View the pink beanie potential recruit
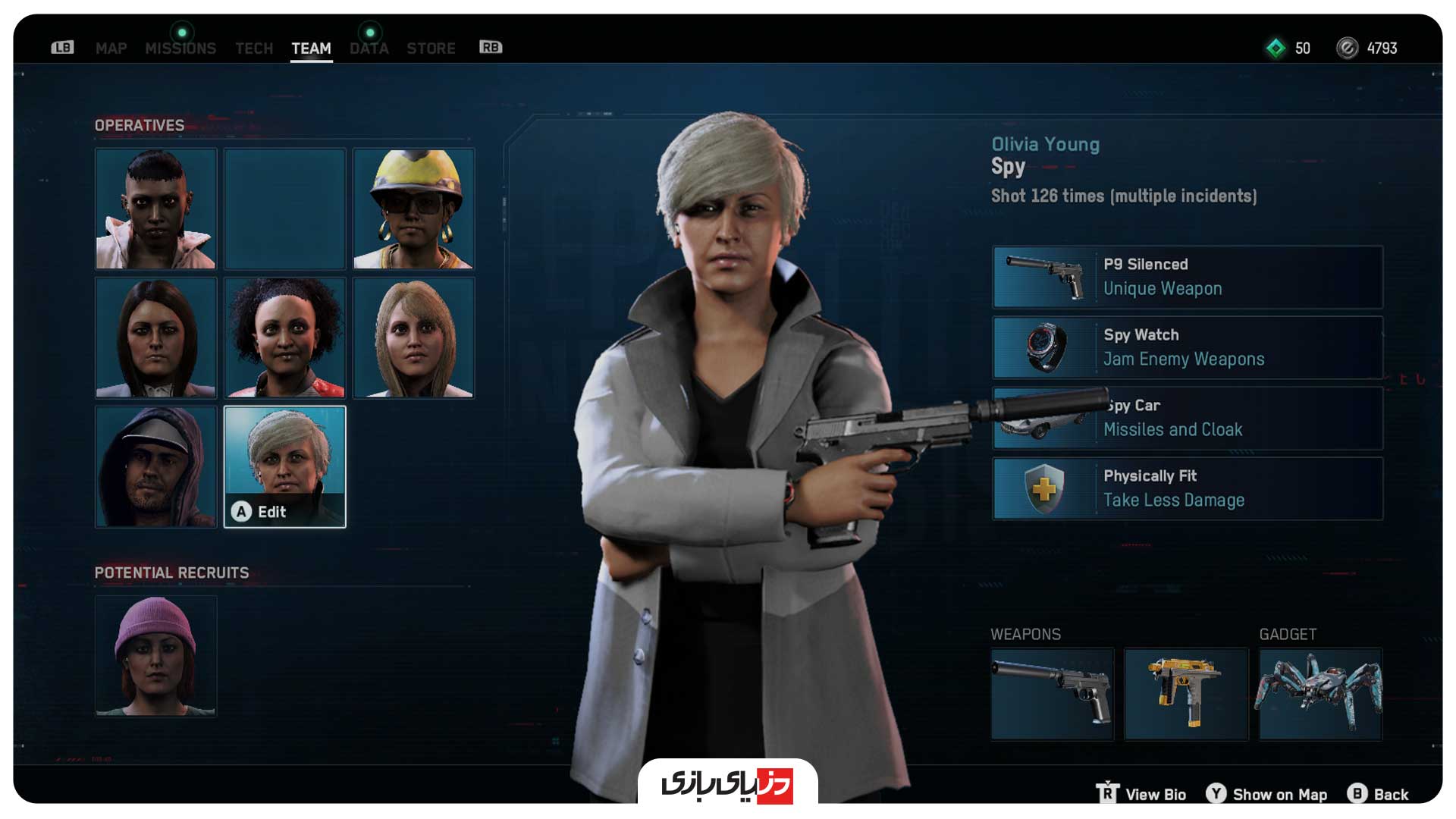 [155, 656]
